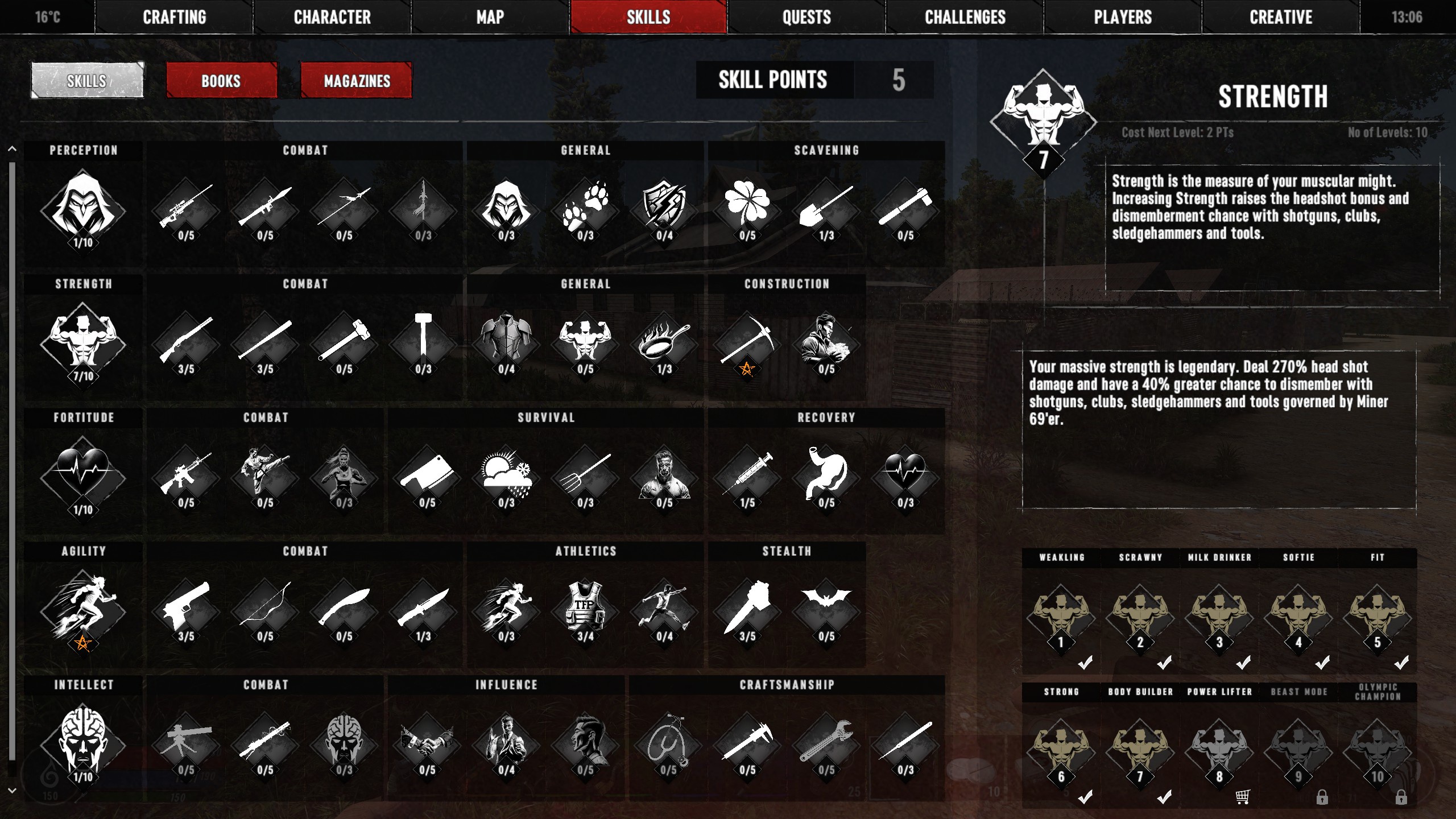Screen dimensions: 1456x819
Task: Switch to the Character tab
Action: click(332, 17)
